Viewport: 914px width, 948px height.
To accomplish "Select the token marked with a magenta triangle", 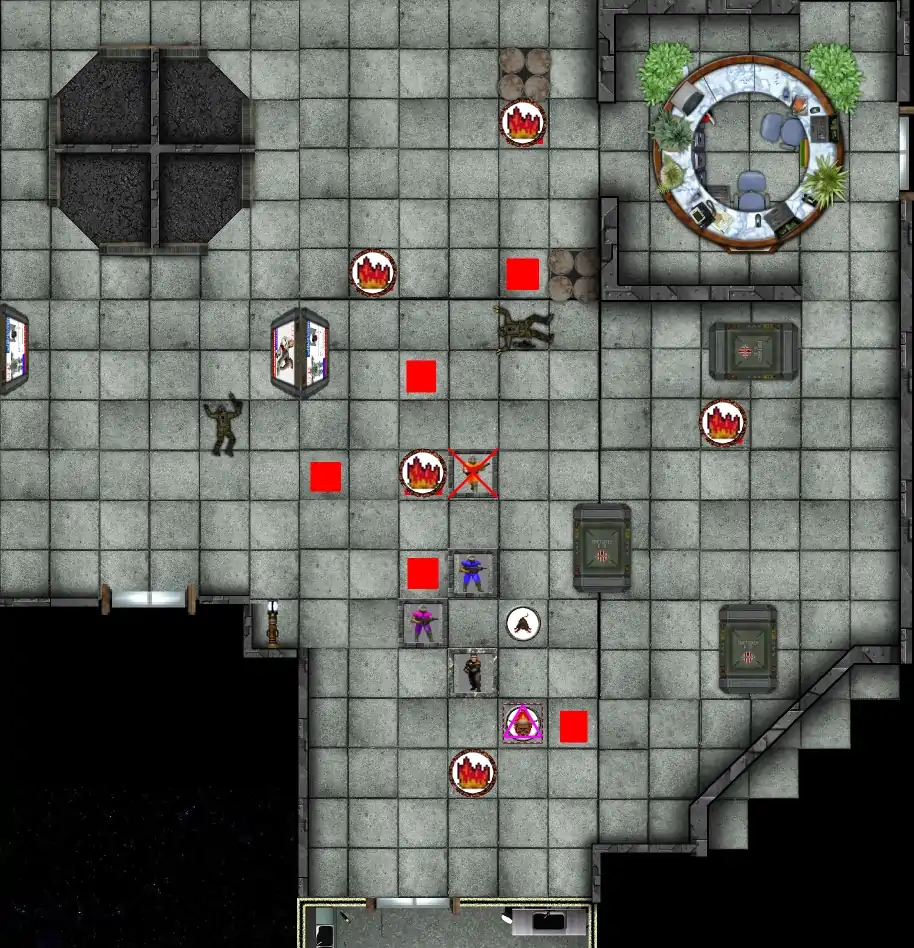I will click(x=523, y=723).
